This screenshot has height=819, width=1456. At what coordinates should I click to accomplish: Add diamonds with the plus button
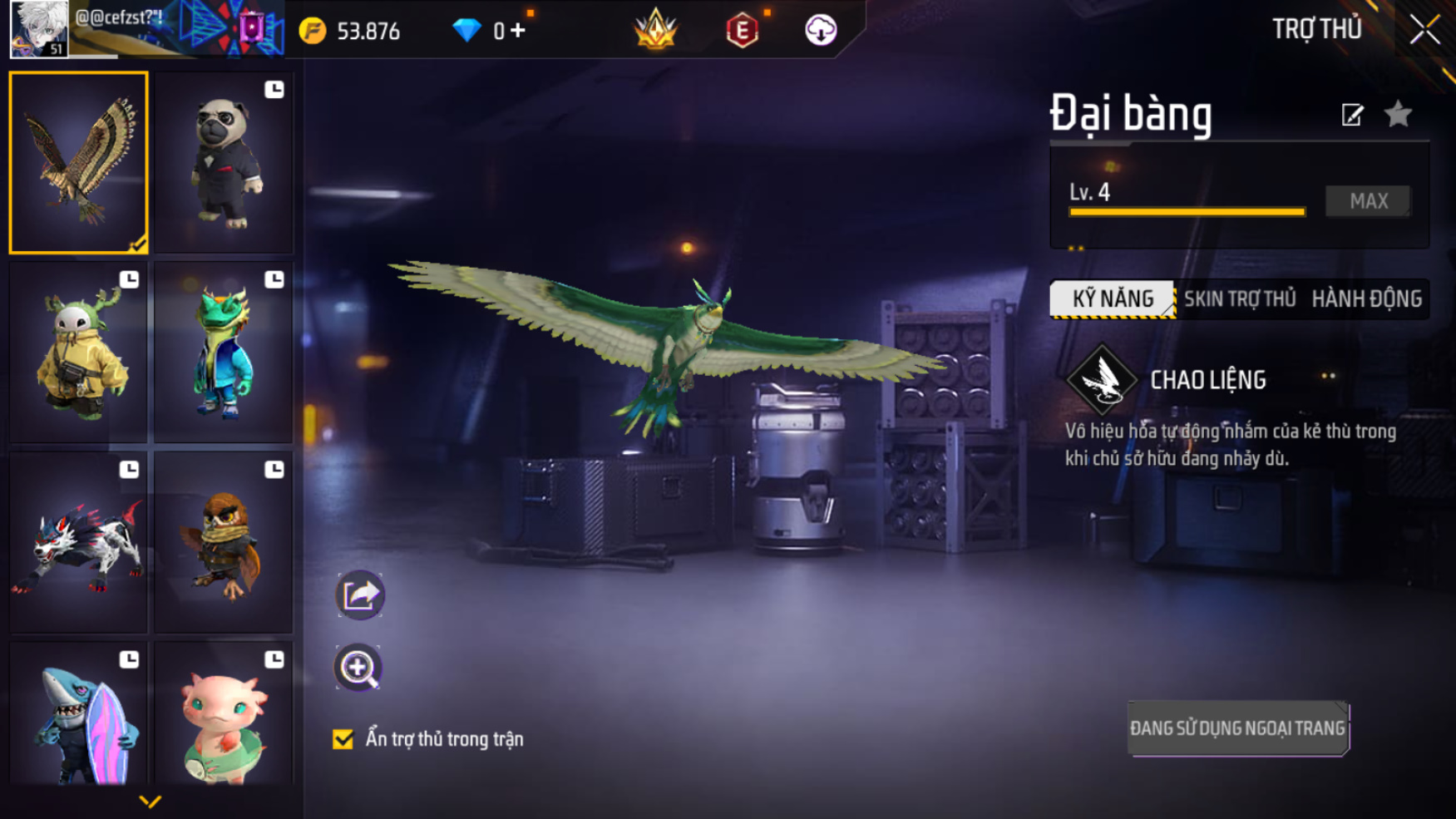[x=518, y=31]
